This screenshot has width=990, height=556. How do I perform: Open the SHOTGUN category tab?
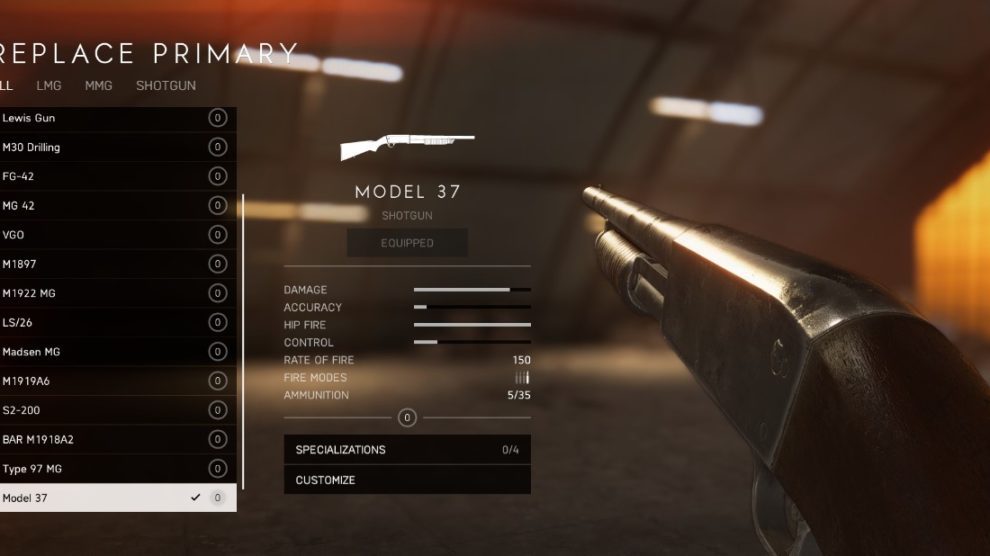coord(166,86)
